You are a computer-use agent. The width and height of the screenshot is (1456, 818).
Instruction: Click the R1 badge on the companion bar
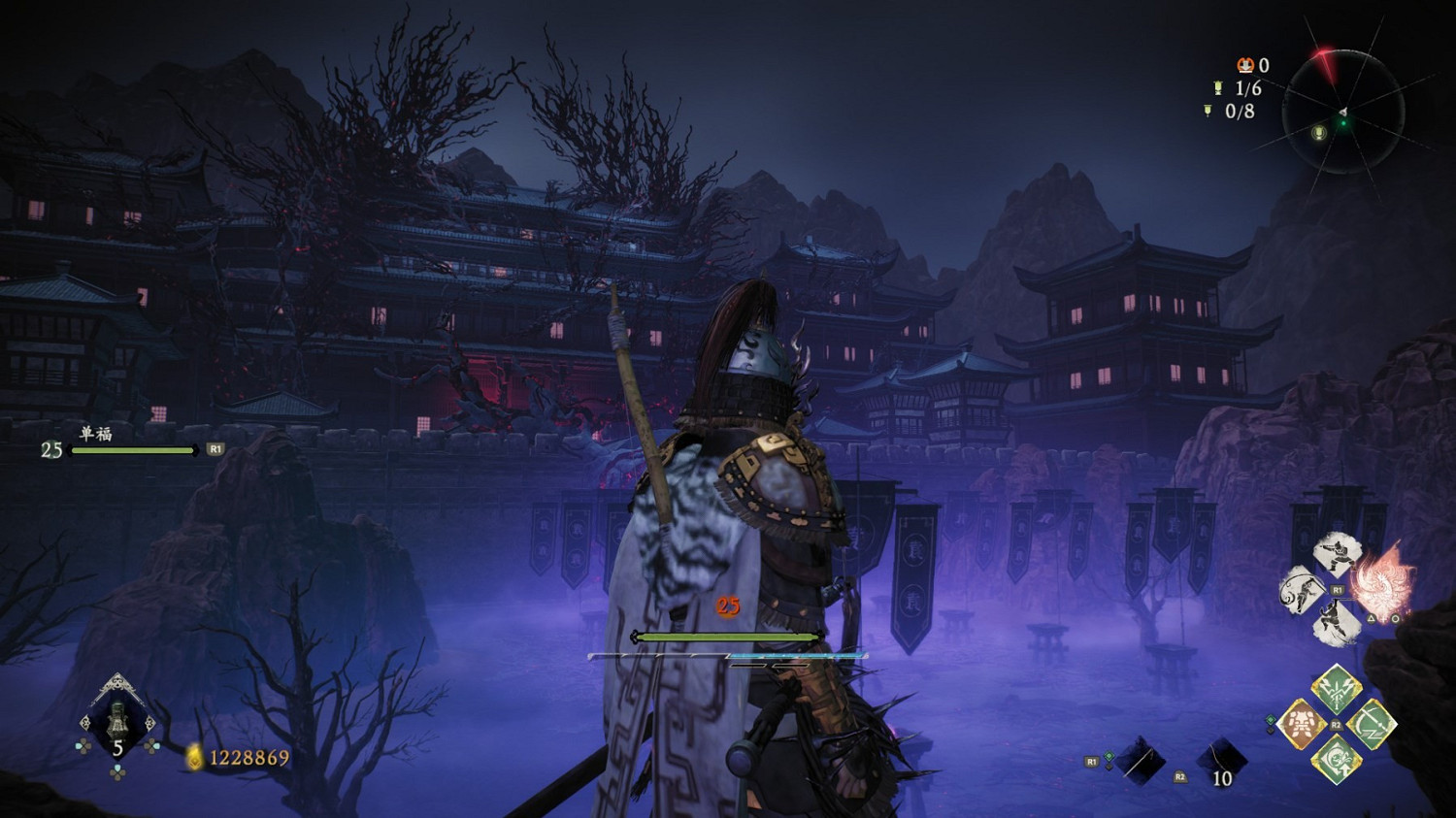point(215,448)
